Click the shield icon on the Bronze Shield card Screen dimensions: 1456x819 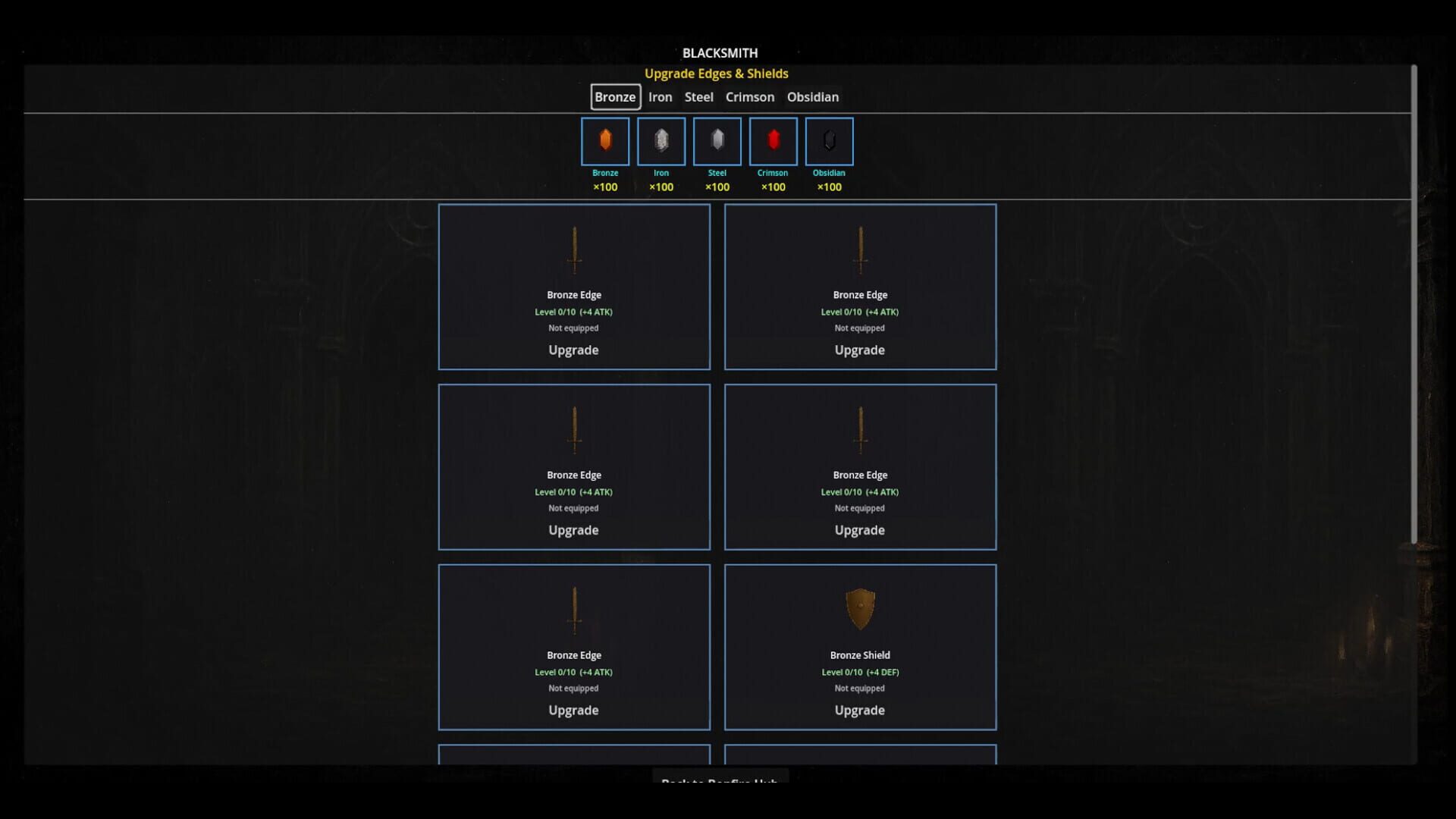[x=860, y=607]
